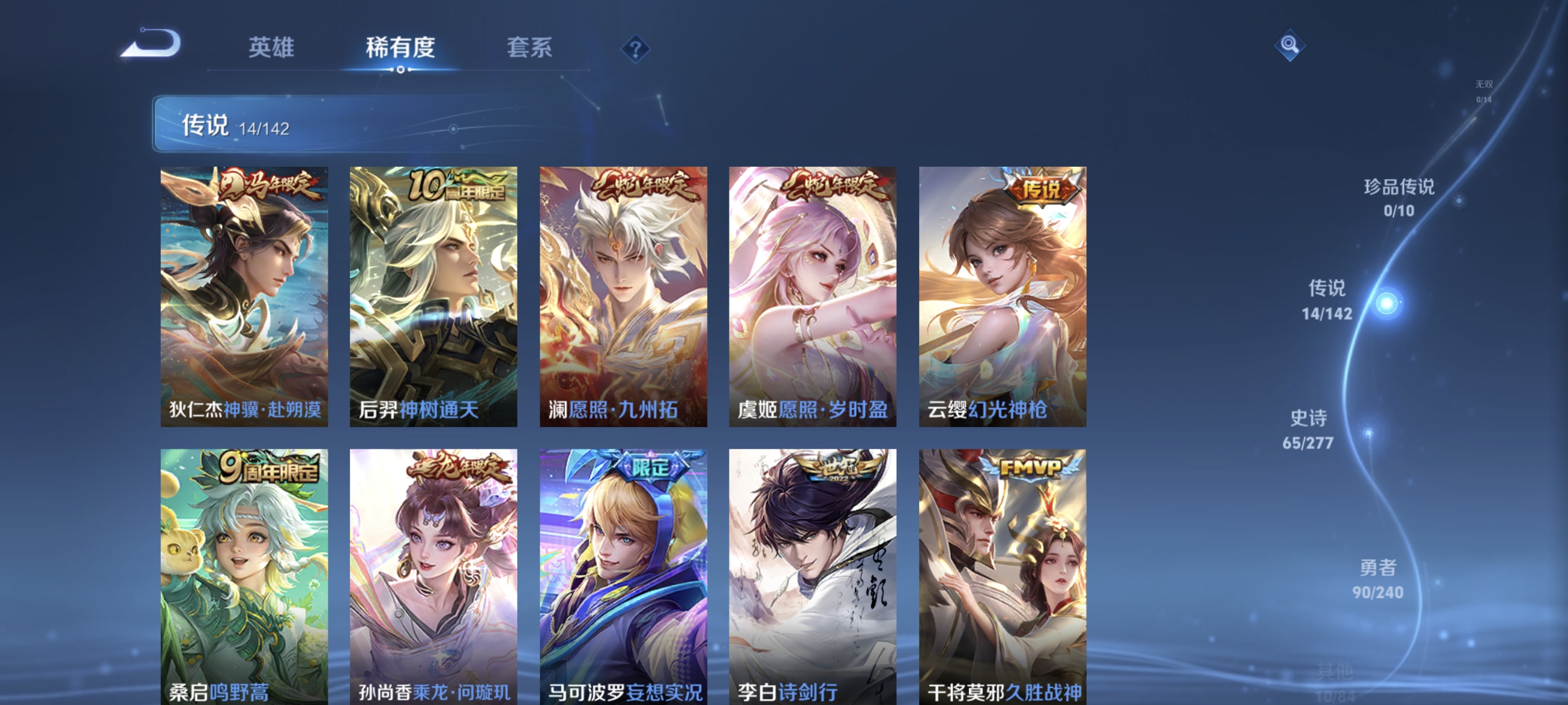Open the search function via magnifier icon
Image resolution: width=1568 pixels, height=705 pixels.
1290,45
